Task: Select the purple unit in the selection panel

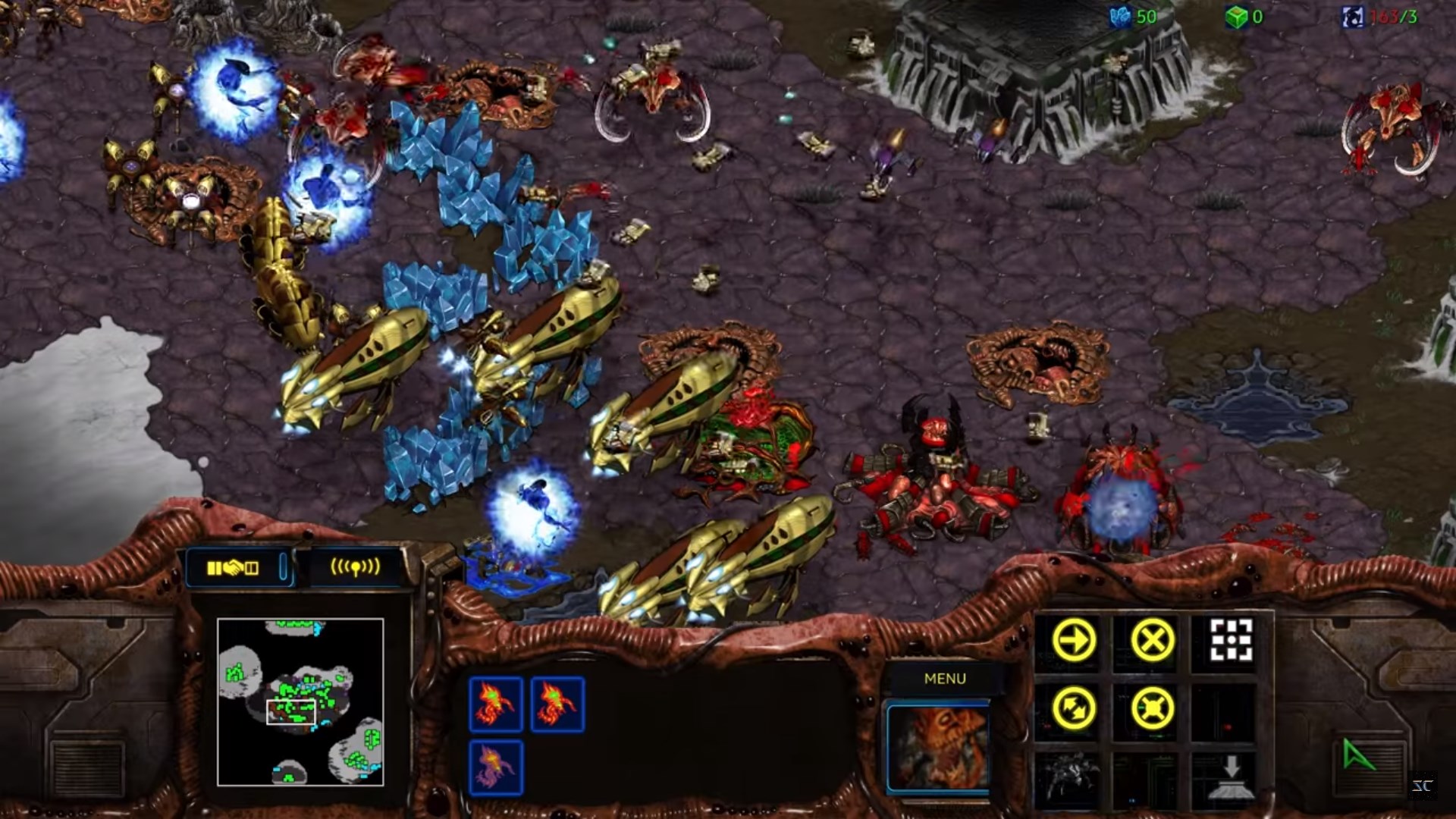Action: pyautogui.click(x=496, y=767)
